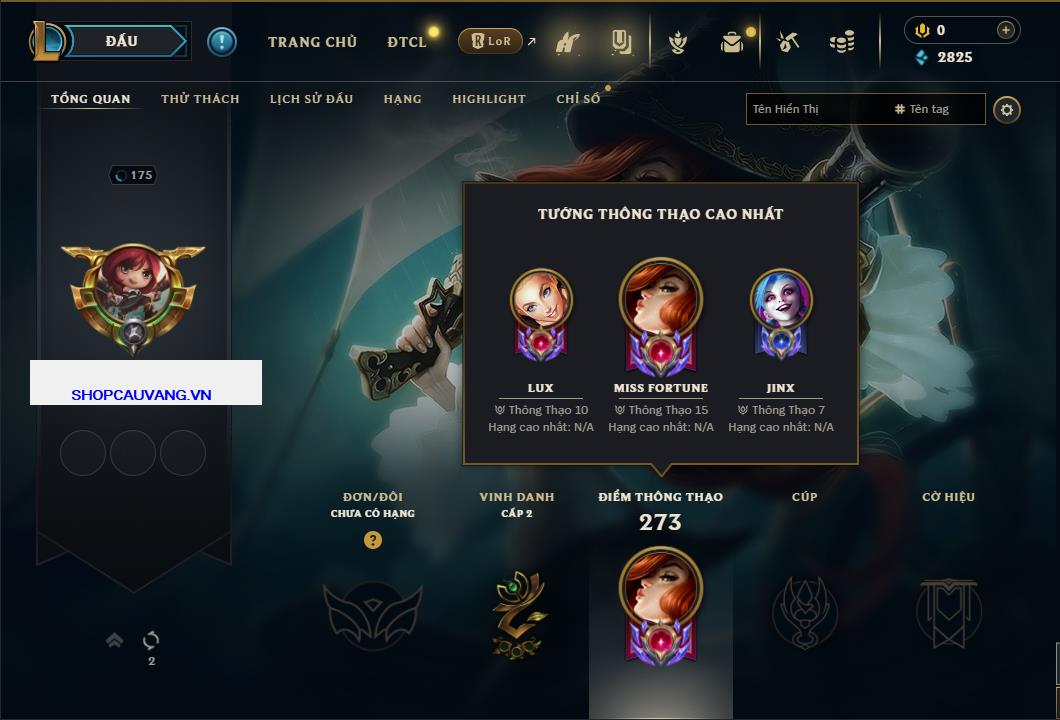The height and width of the screenshot is (720, 1060).
Task: View the CHỈ SỐ stats tab
Action: point(578,99)
